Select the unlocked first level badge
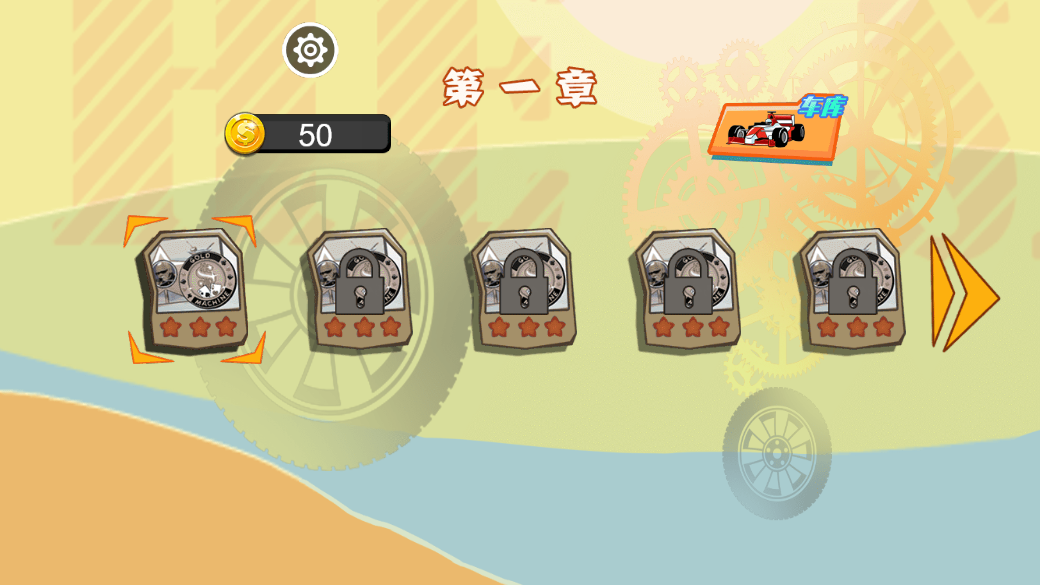Screen dimensions: 1040x585 [x=195, y=289]
